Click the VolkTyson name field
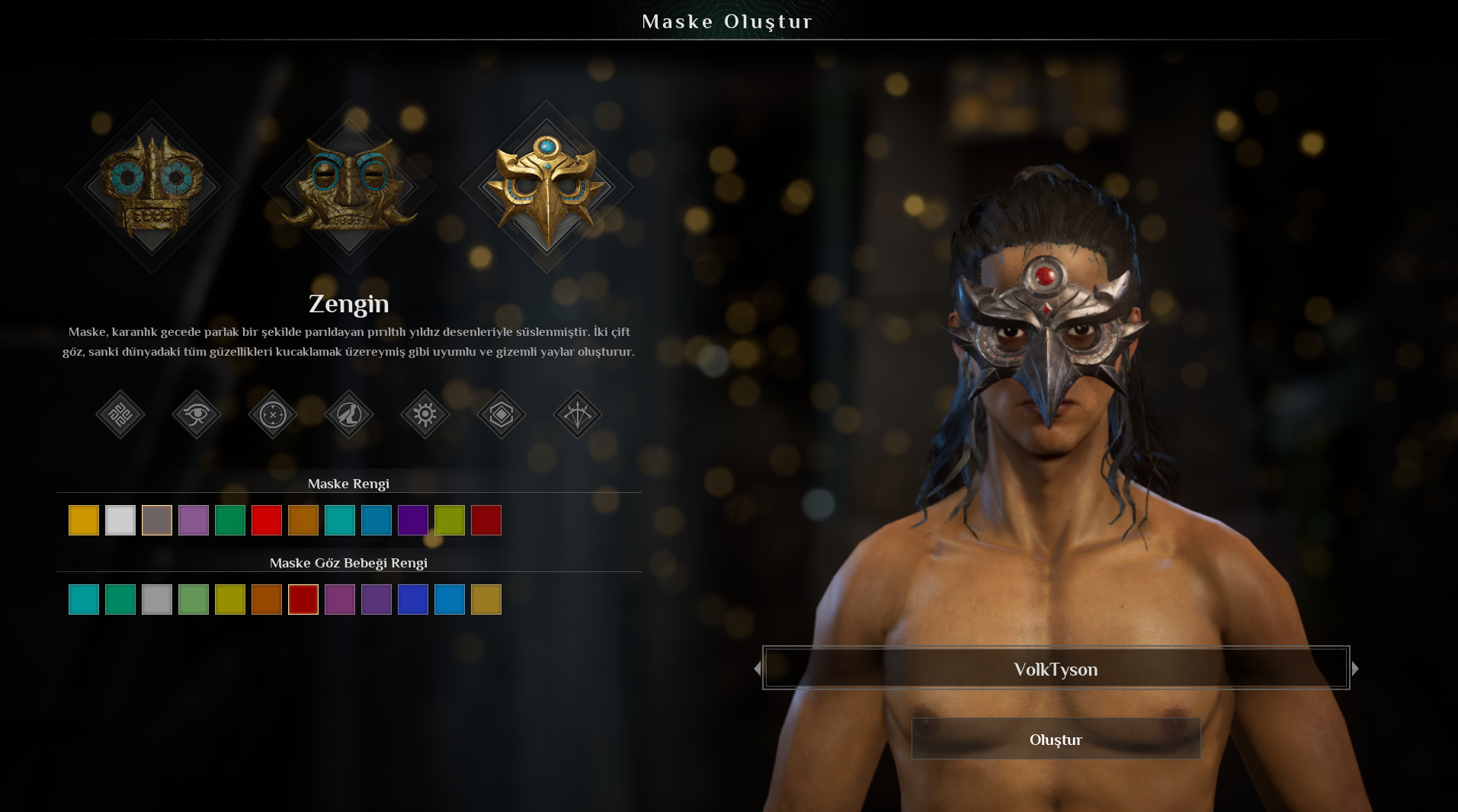 (x=1056, y=669)
